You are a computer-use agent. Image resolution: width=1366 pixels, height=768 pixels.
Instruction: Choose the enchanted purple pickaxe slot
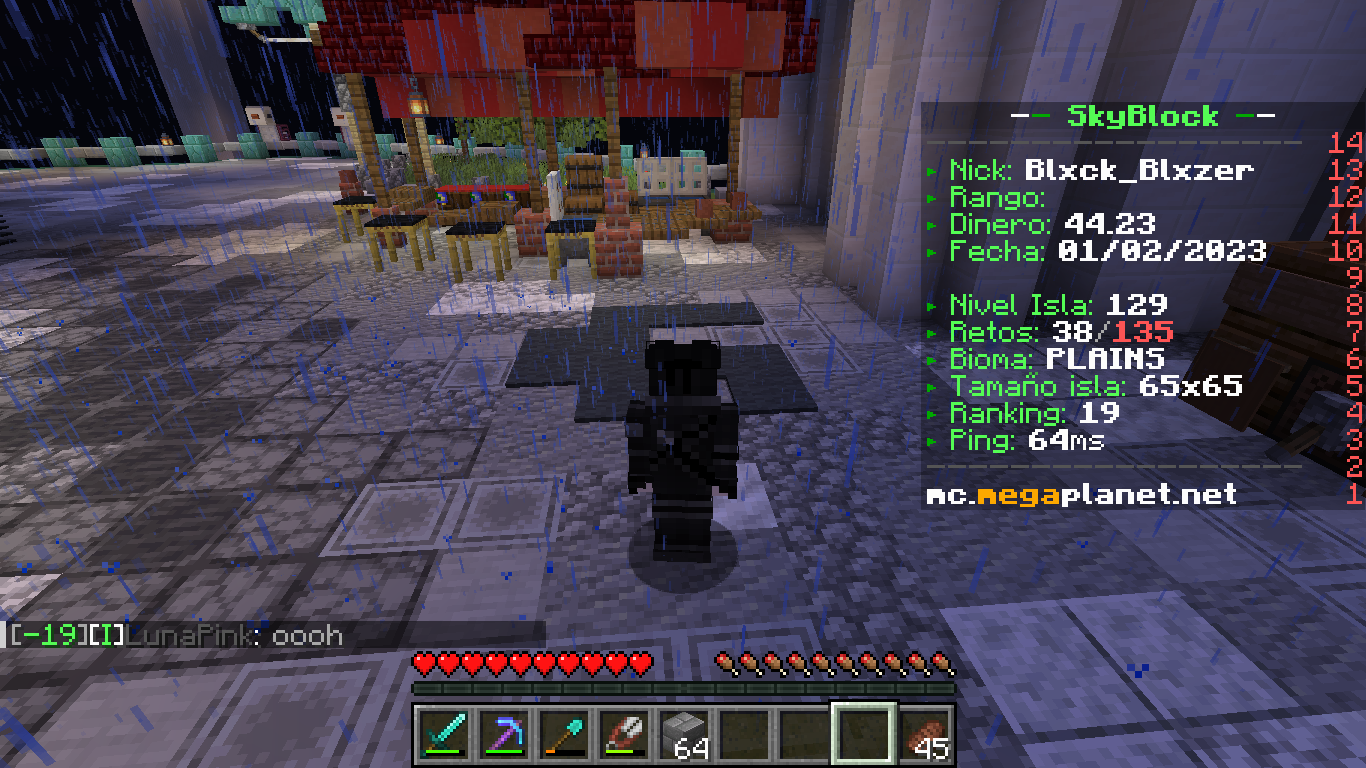(x=502, y=734)
